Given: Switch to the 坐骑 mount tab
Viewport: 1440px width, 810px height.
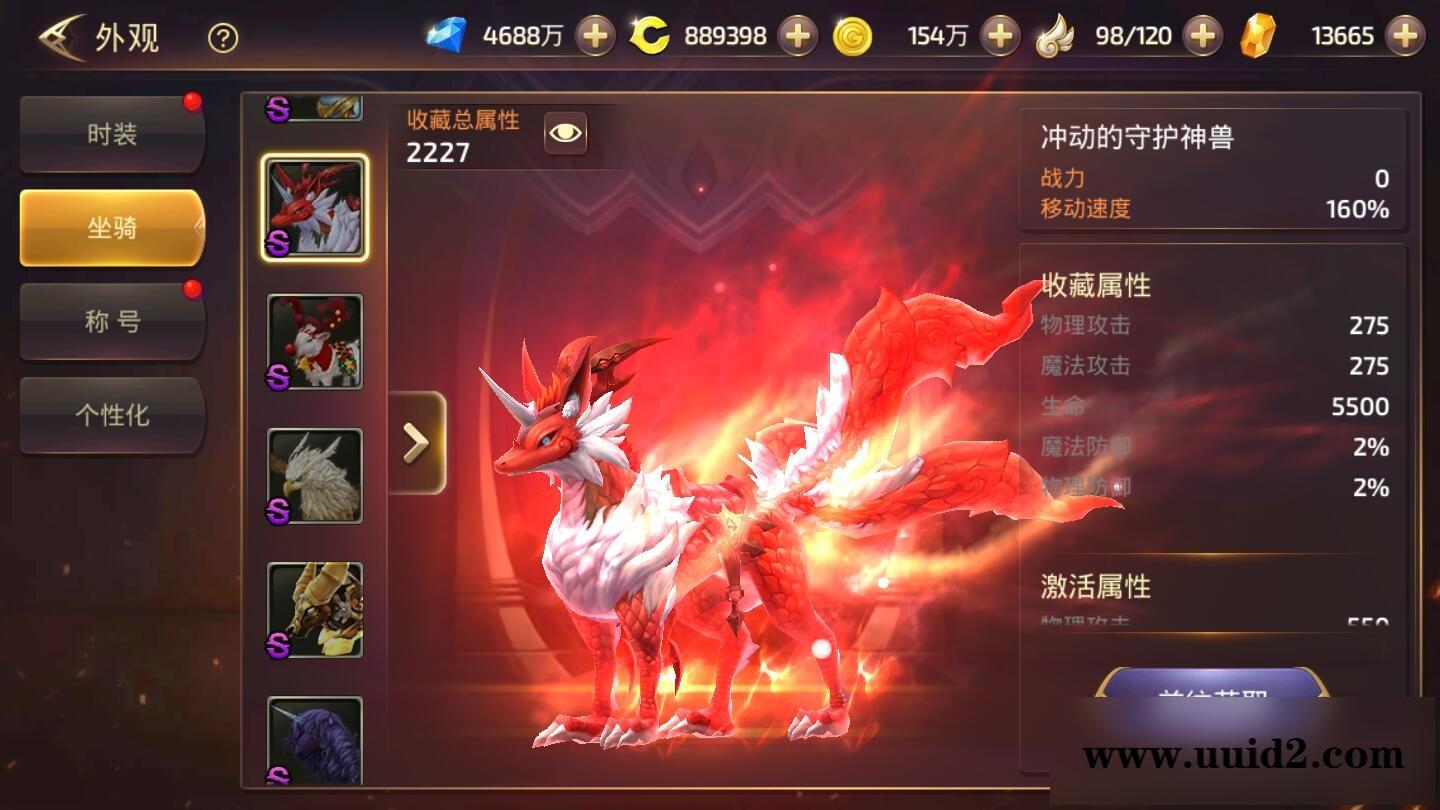Looking at the screenshot, I should pyautogui.click(x=110, y=227).
